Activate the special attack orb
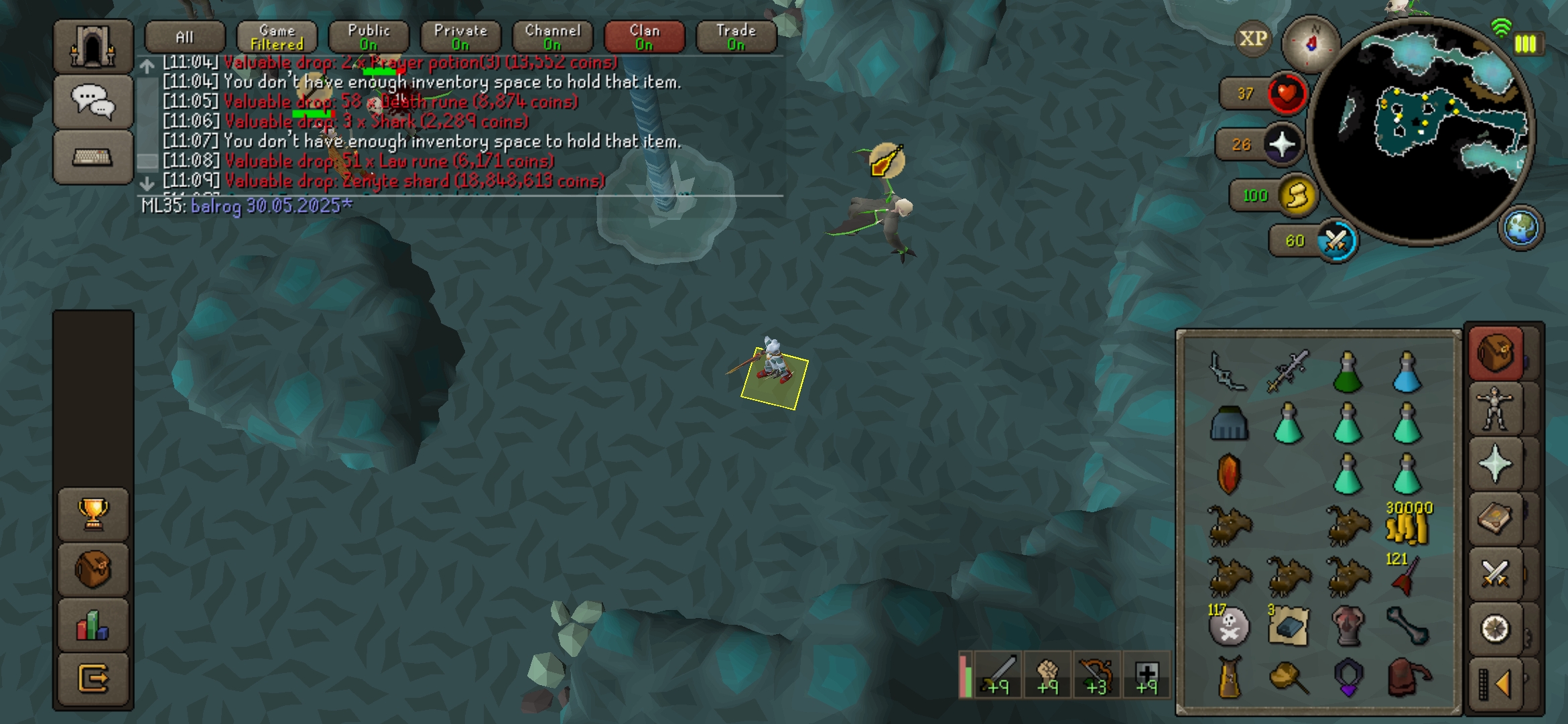The width and height of the screenshot is (1568, 724). (1335, 241)
